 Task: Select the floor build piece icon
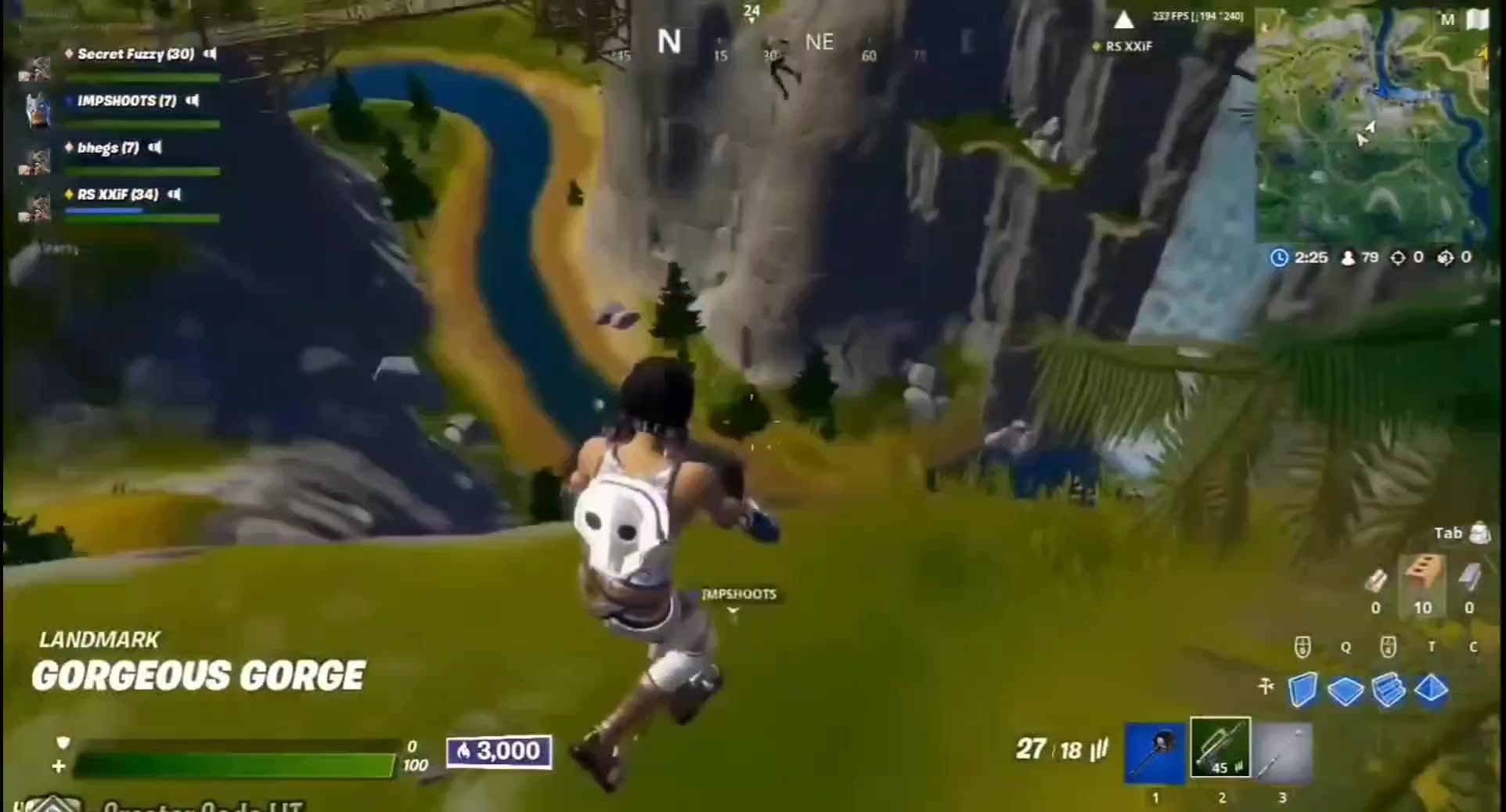[x=1345, y=689]
